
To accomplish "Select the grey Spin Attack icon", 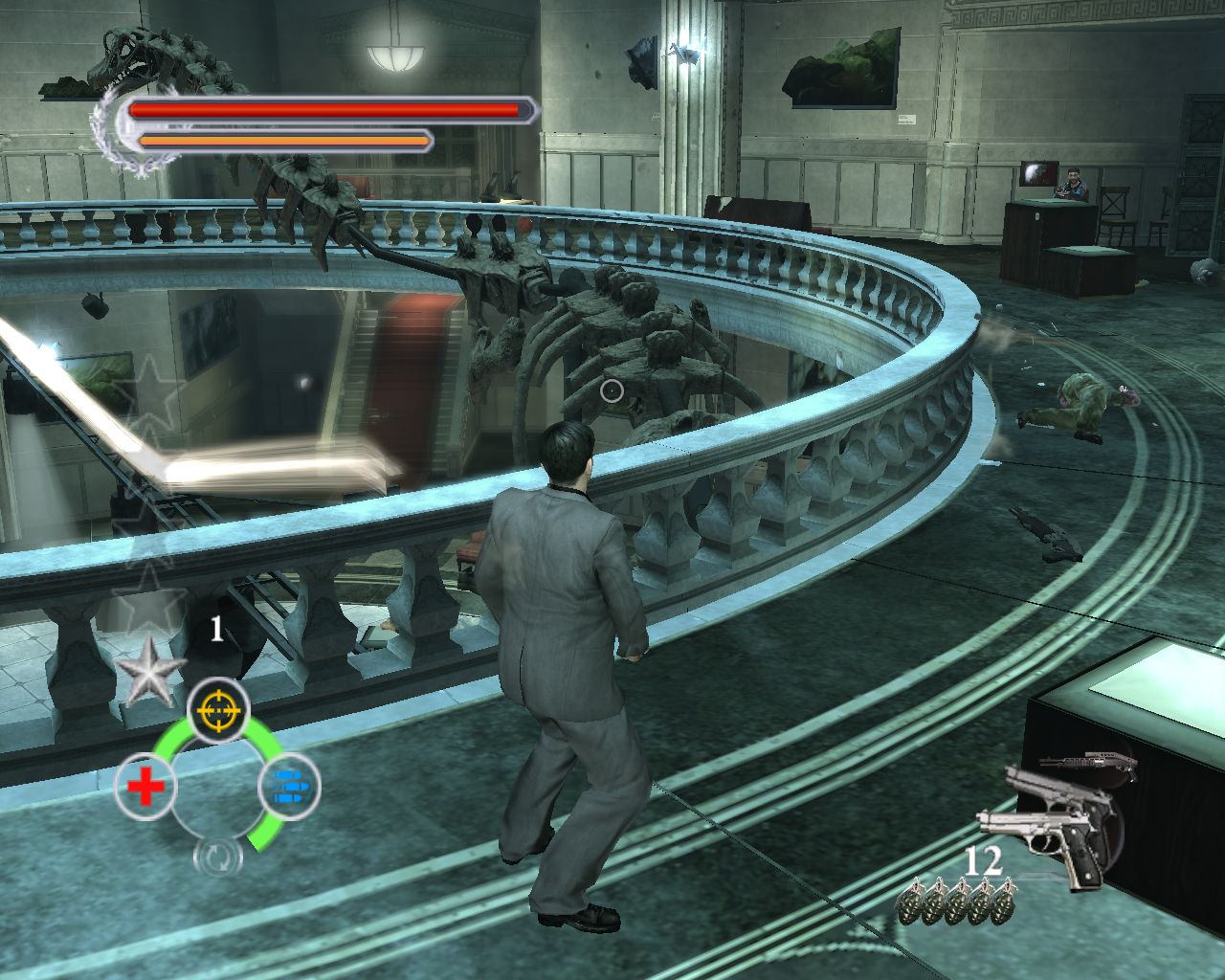I will pos(217,857).
